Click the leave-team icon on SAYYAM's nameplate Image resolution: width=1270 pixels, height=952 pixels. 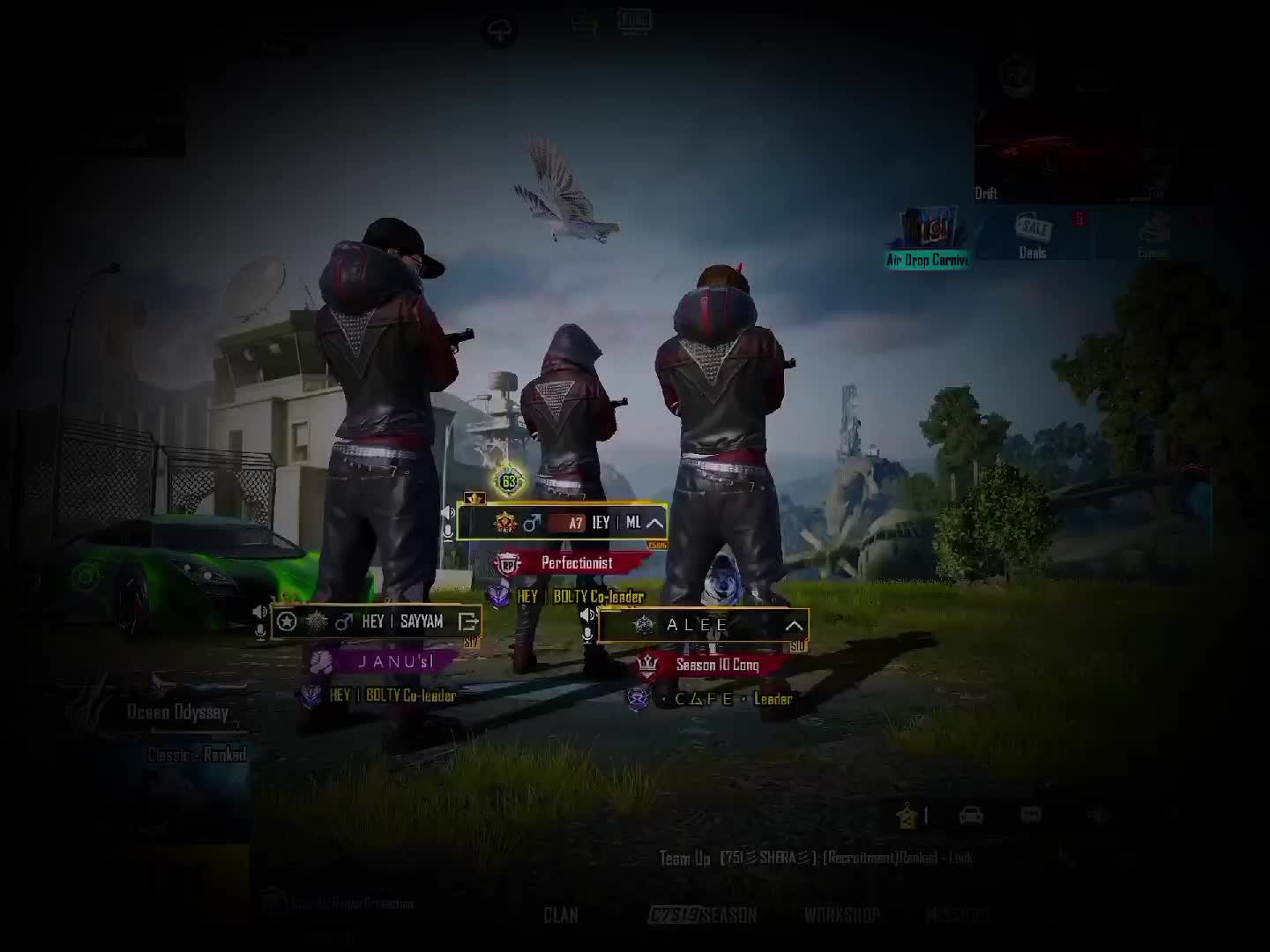468,621
